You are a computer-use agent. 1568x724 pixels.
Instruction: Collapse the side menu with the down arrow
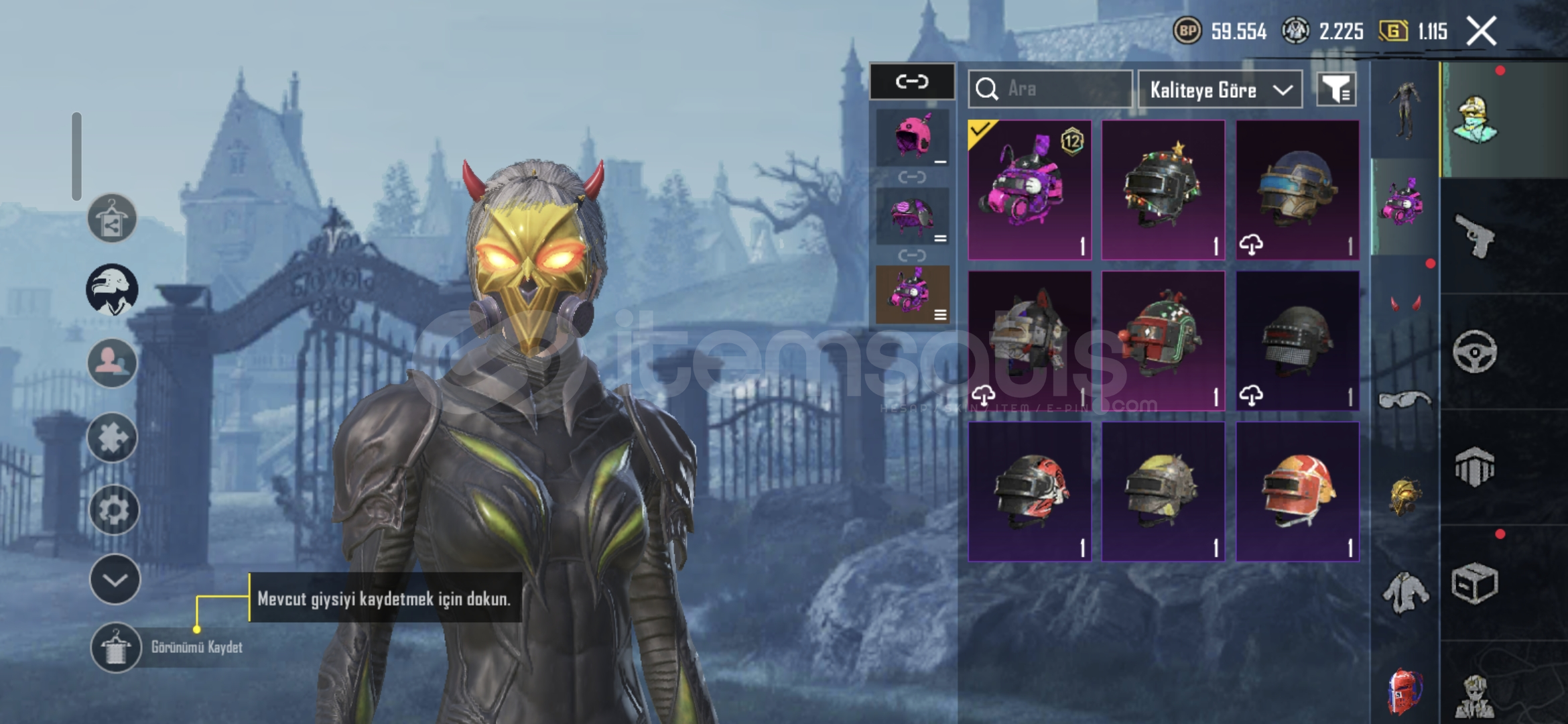[115, 580]
